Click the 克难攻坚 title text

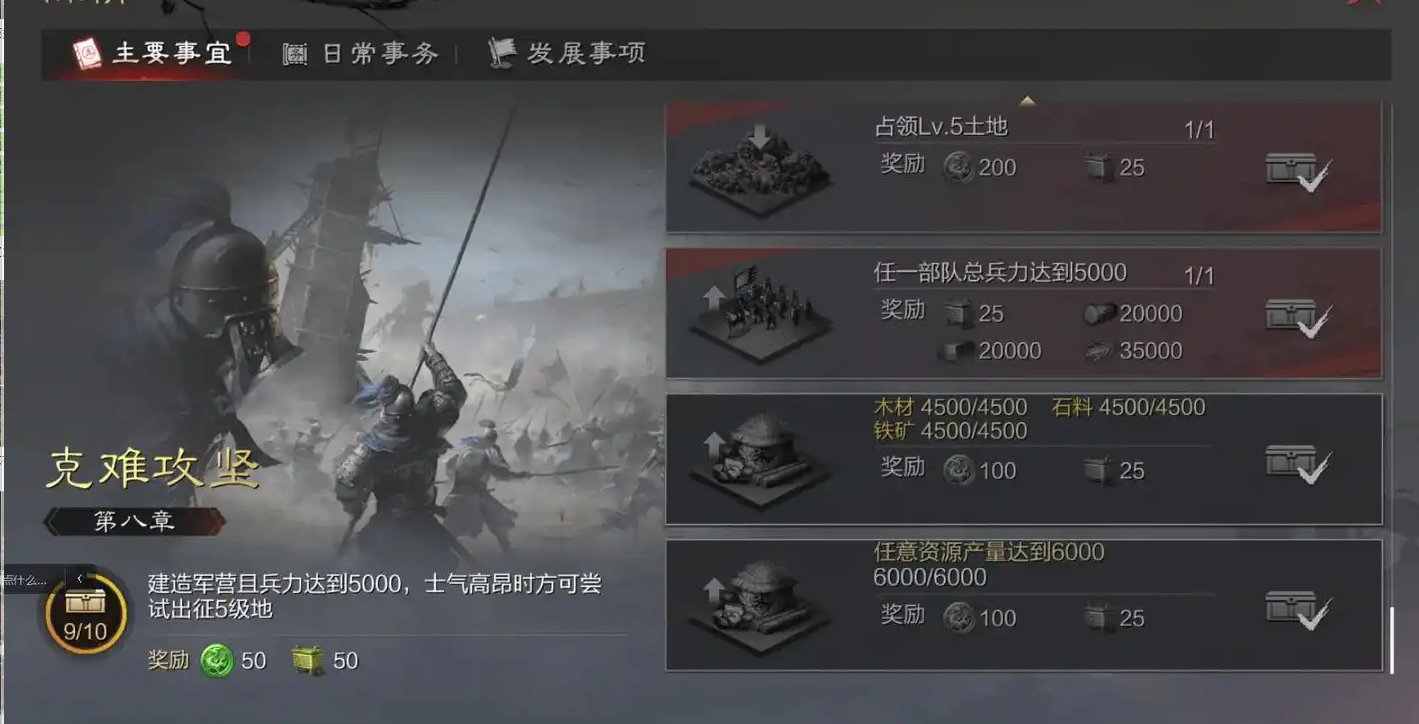pyautogui.click(x=153, y=469)
